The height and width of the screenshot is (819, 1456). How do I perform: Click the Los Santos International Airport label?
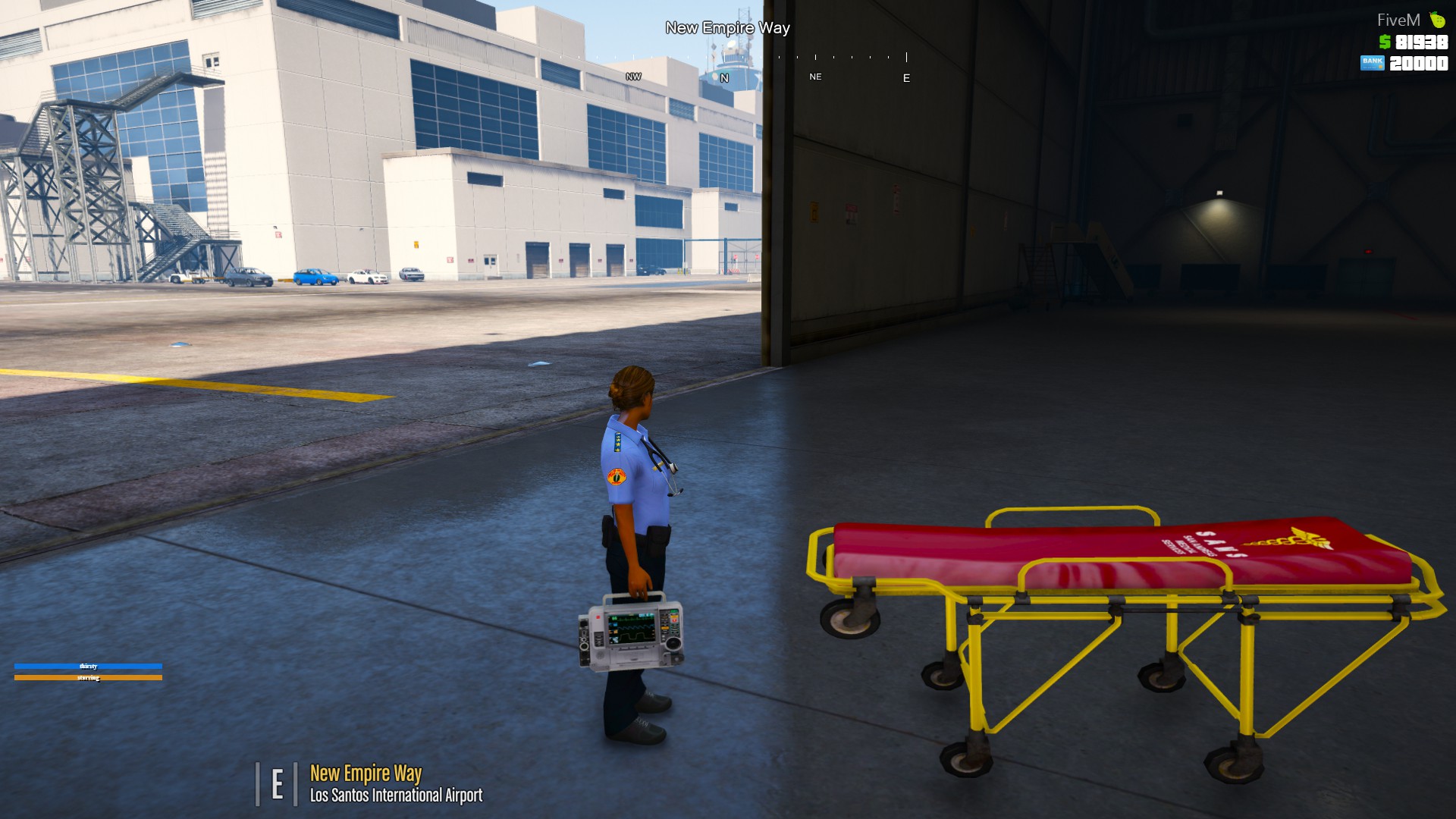click(x=397, y=796)
